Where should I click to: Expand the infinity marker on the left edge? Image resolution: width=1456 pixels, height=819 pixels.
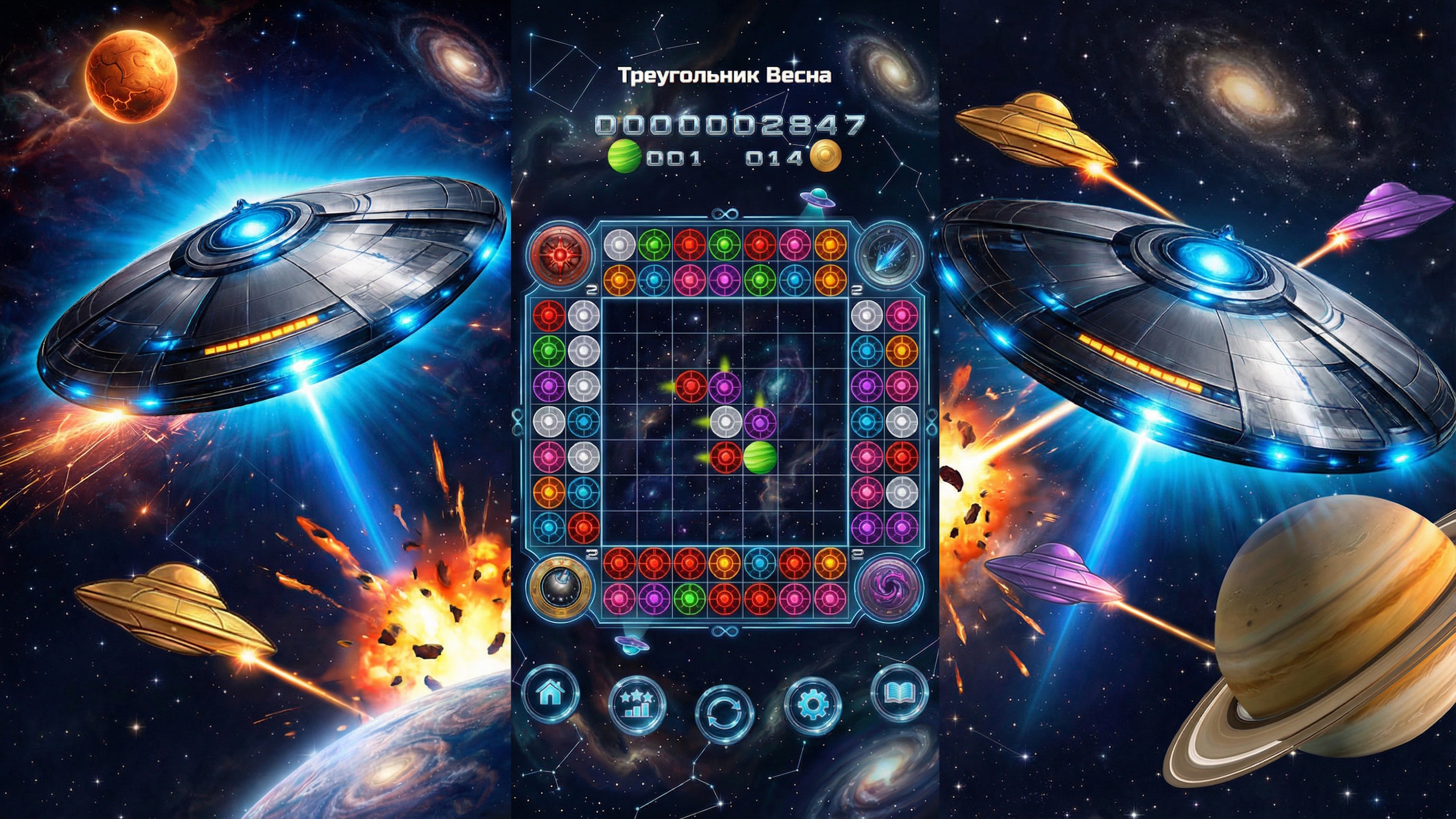pos(519,421)
